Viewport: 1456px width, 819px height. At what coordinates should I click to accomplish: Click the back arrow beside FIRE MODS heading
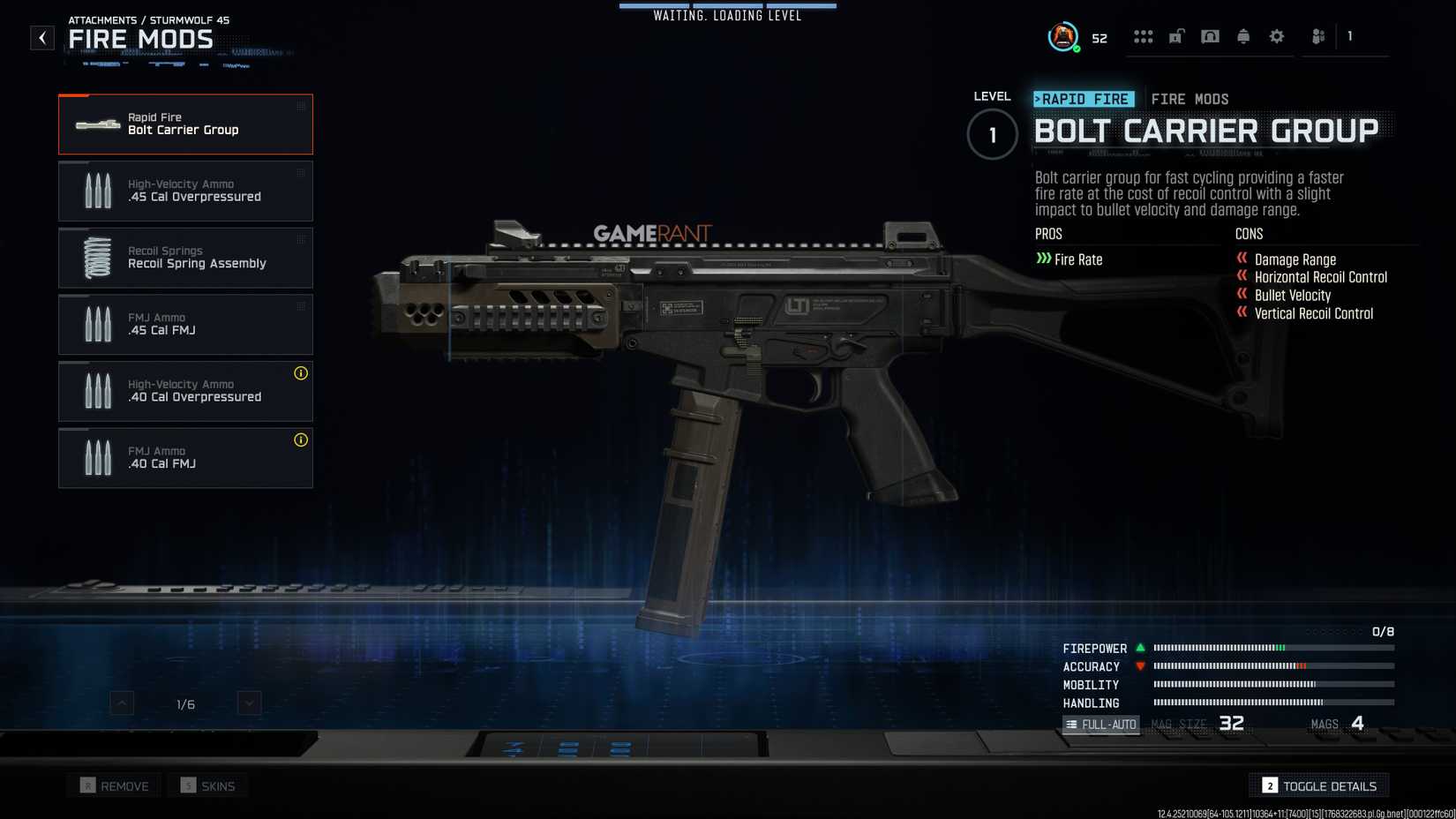coord(41,38)
